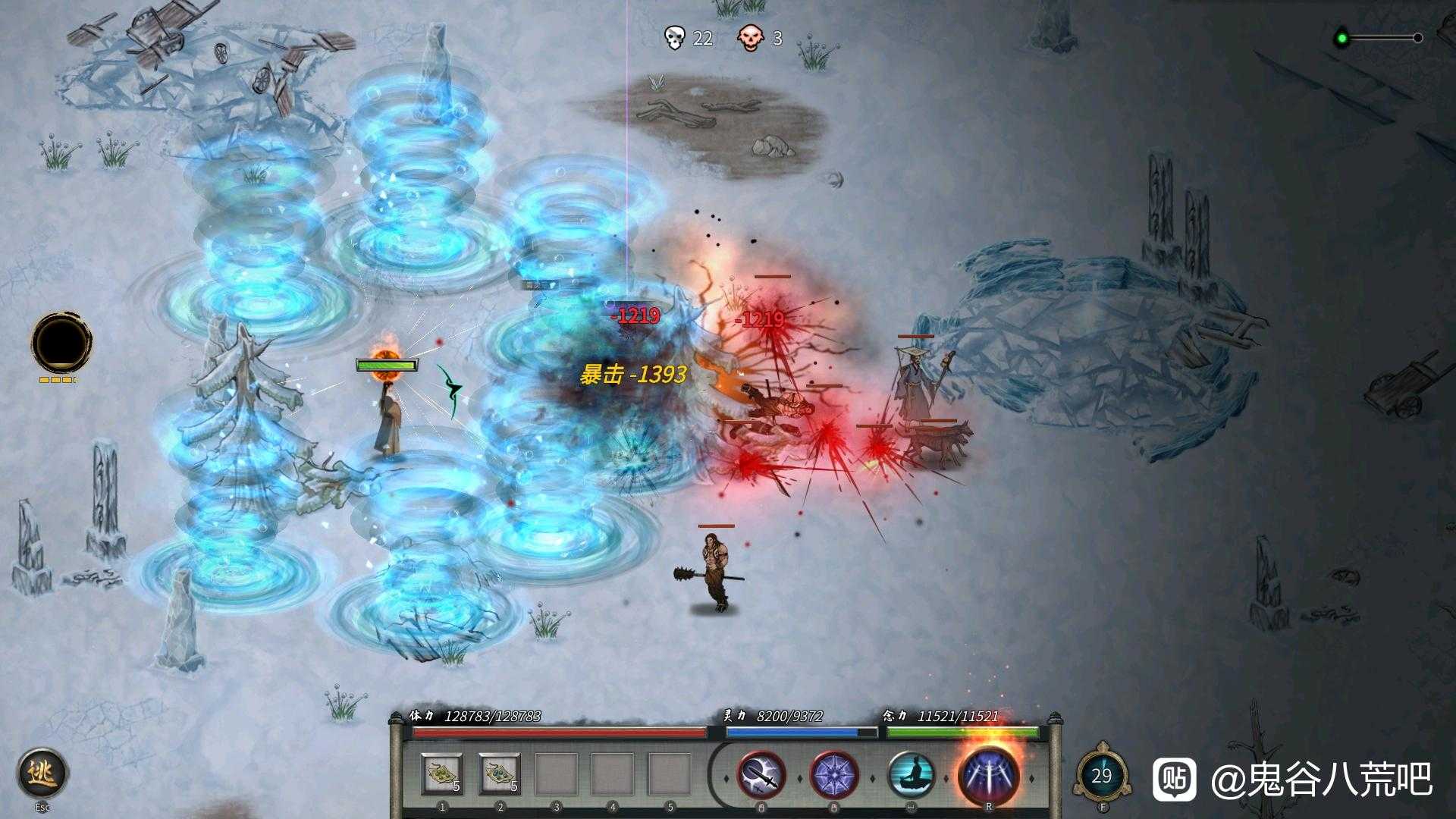Unleash the flaming falling-swords ultimate skill
Image resolution: width=1456 pixels, height=819 pixels.
988,777
